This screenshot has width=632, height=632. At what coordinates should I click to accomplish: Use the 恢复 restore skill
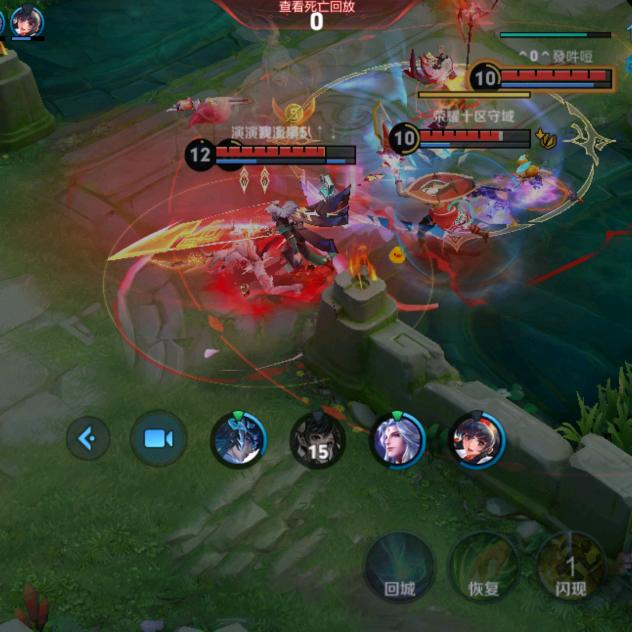coord(484,565)
